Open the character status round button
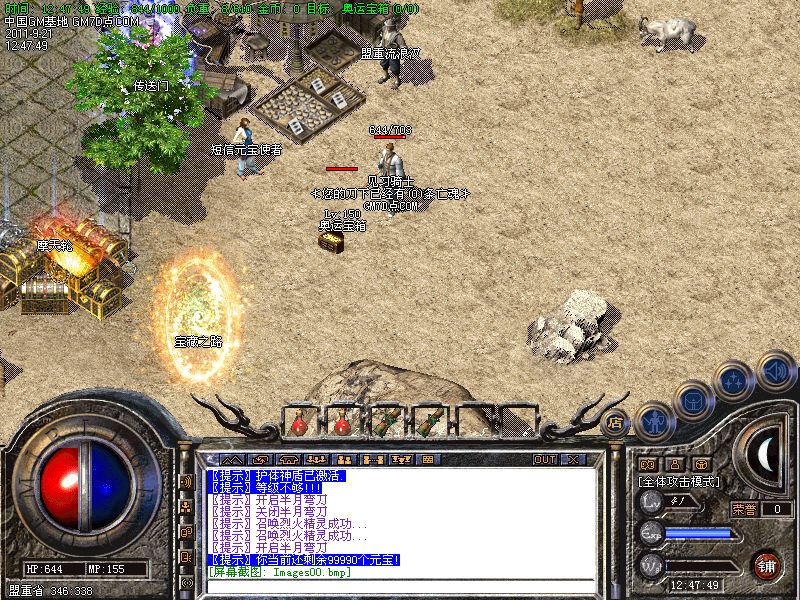Viewport: 800px width, 600px height. 654,421
